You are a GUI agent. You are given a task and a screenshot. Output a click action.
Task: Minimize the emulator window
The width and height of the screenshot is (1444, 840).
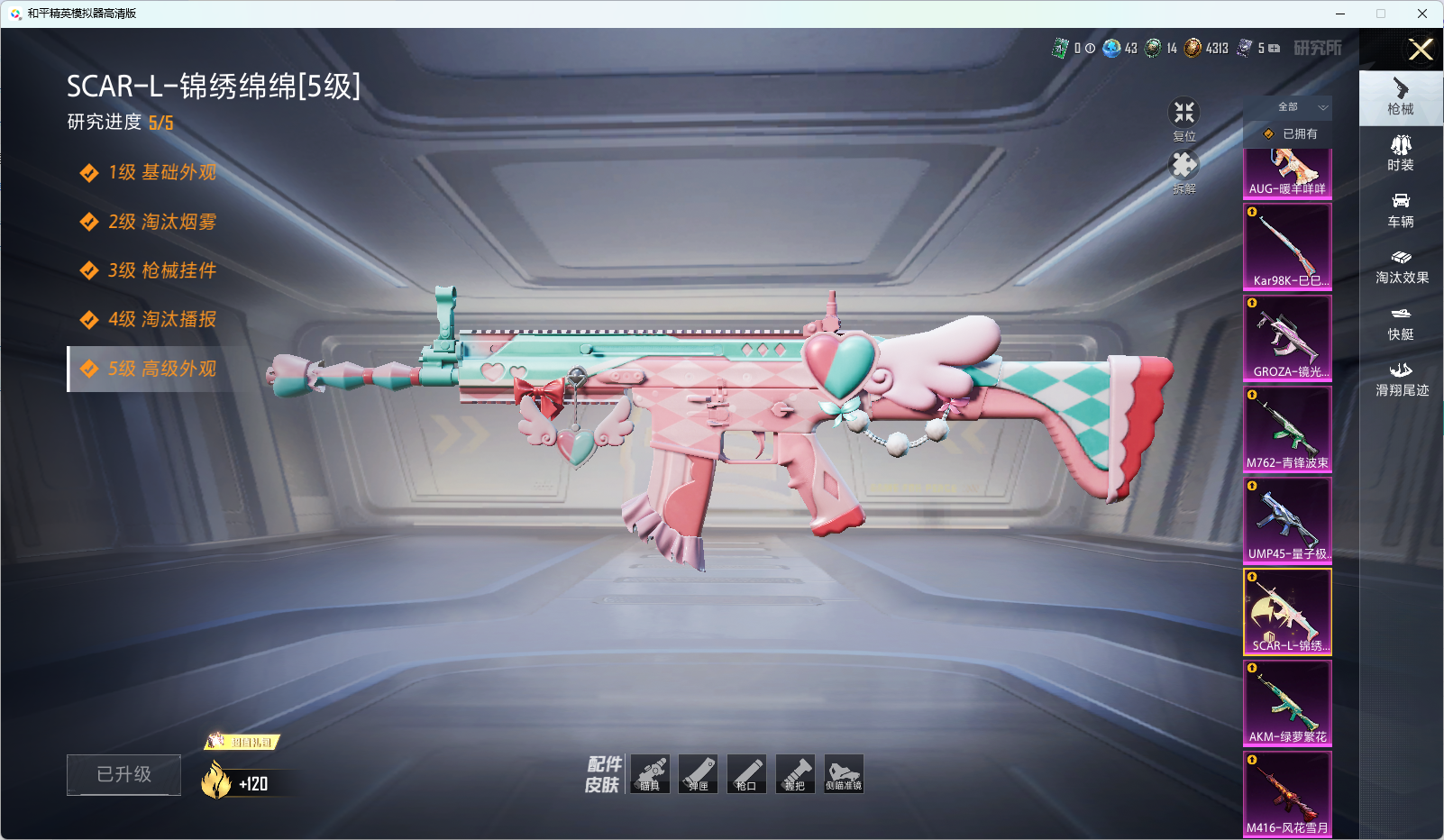click(1340, 14)
